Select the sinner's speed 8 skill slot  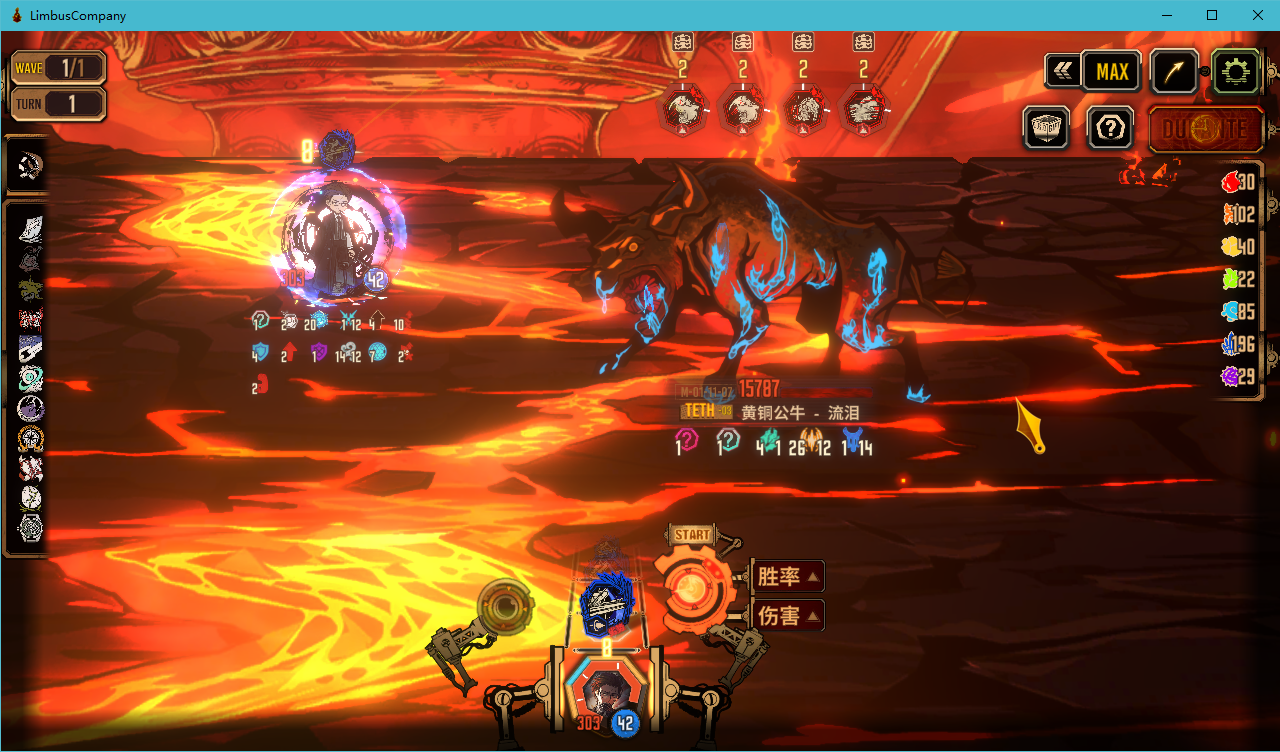click(x=337, y=150)
